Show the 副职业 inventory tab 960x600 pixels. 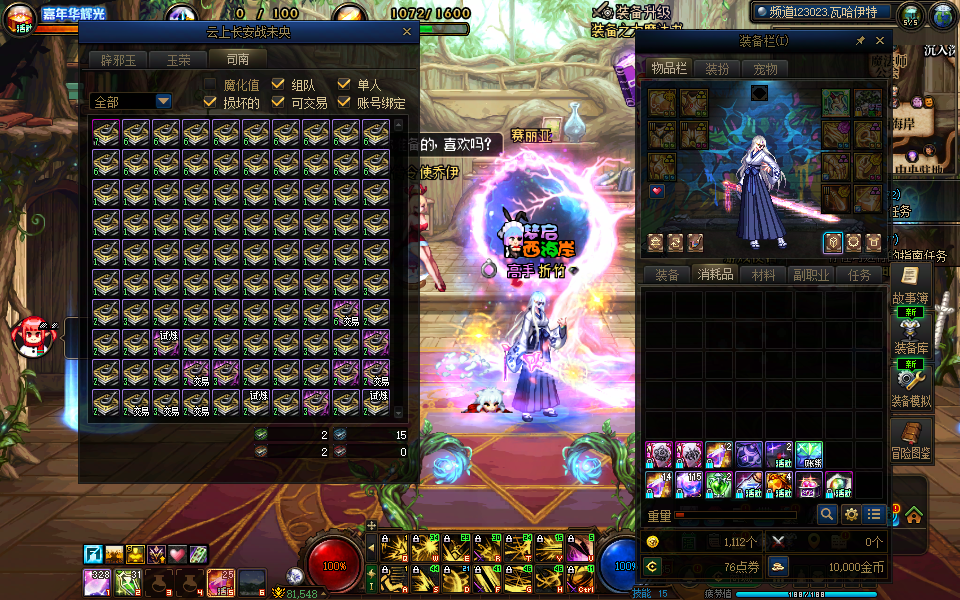811,275
